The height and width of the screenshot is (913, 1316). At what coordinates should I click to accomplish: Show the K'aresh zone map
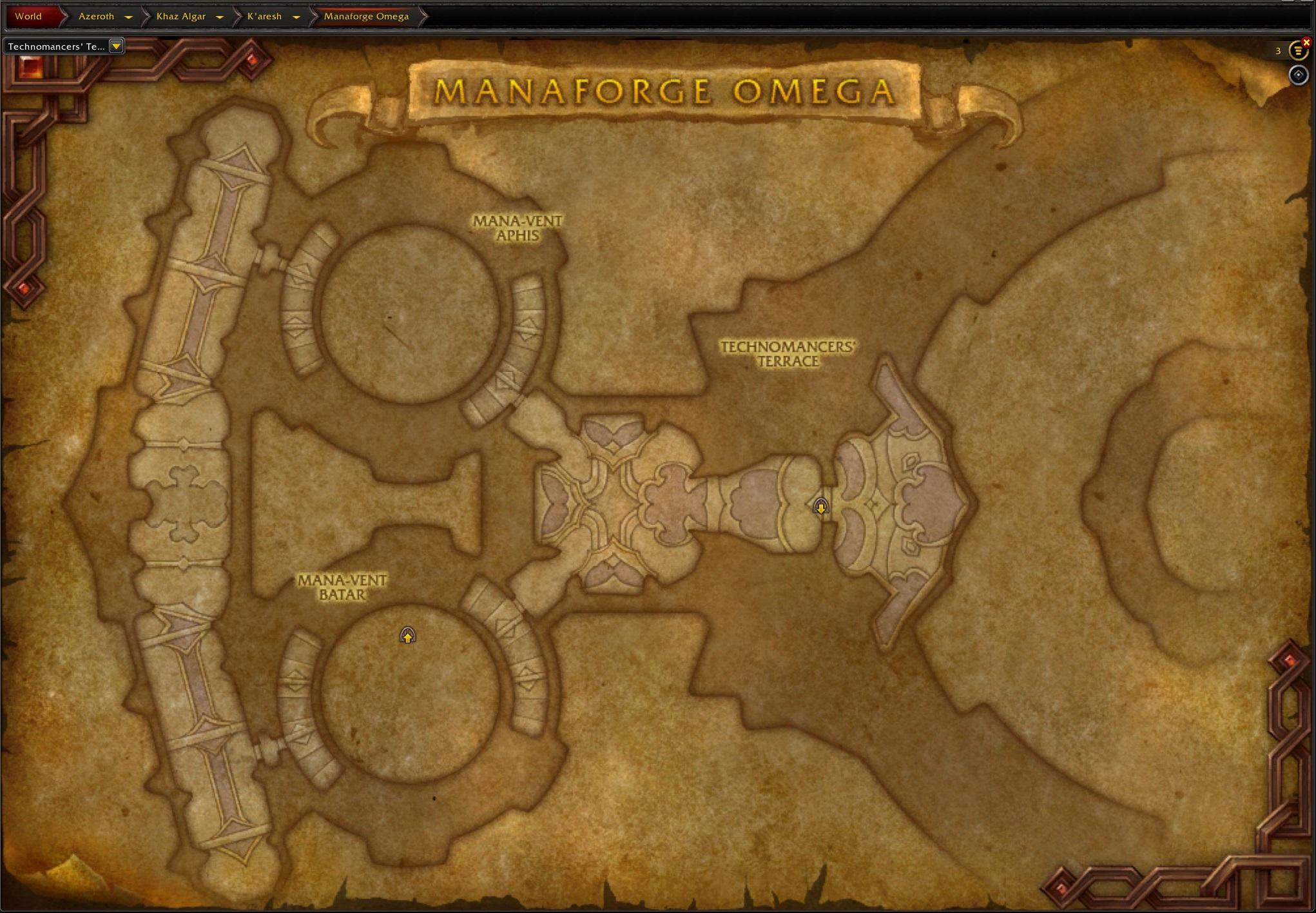click(x=264, y=16)
